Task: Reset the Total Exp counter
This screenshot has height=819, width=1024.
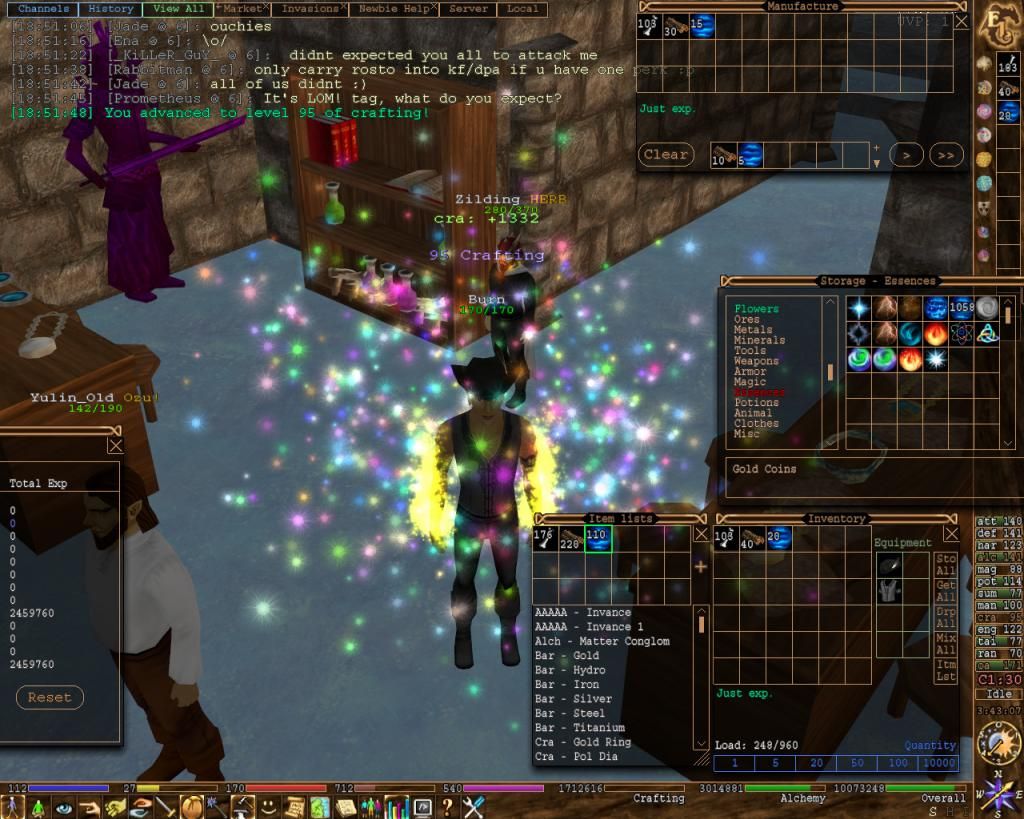Action: click(50, 697)
